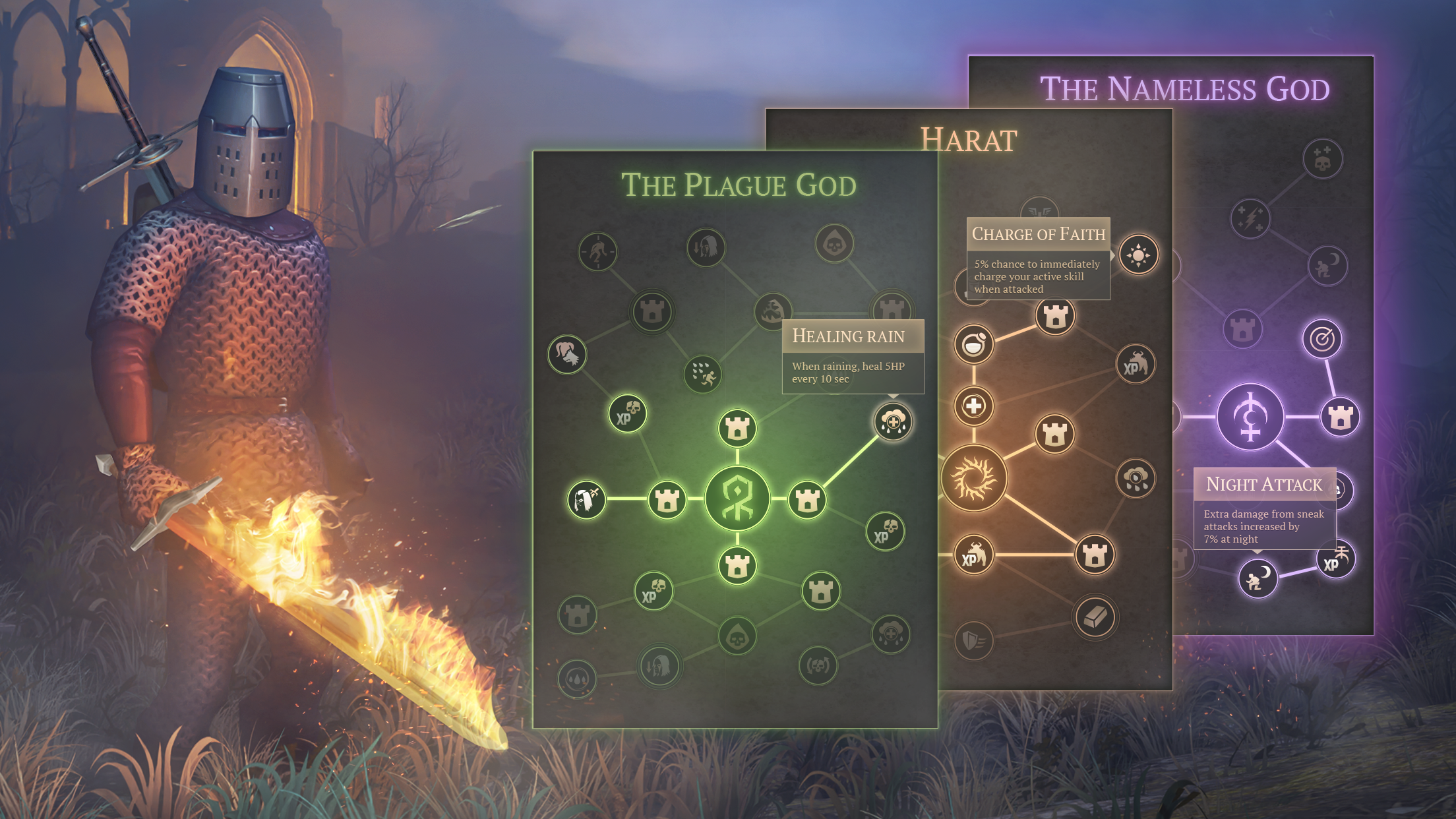Select the hooded figure with sword node

[x=586, y=500]
